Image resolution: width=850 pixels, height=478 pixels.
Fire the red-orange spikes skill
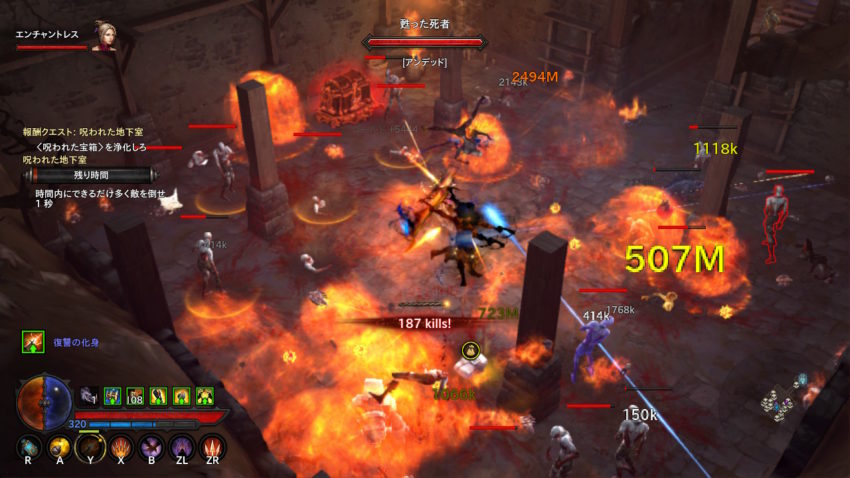click(212, 446)
